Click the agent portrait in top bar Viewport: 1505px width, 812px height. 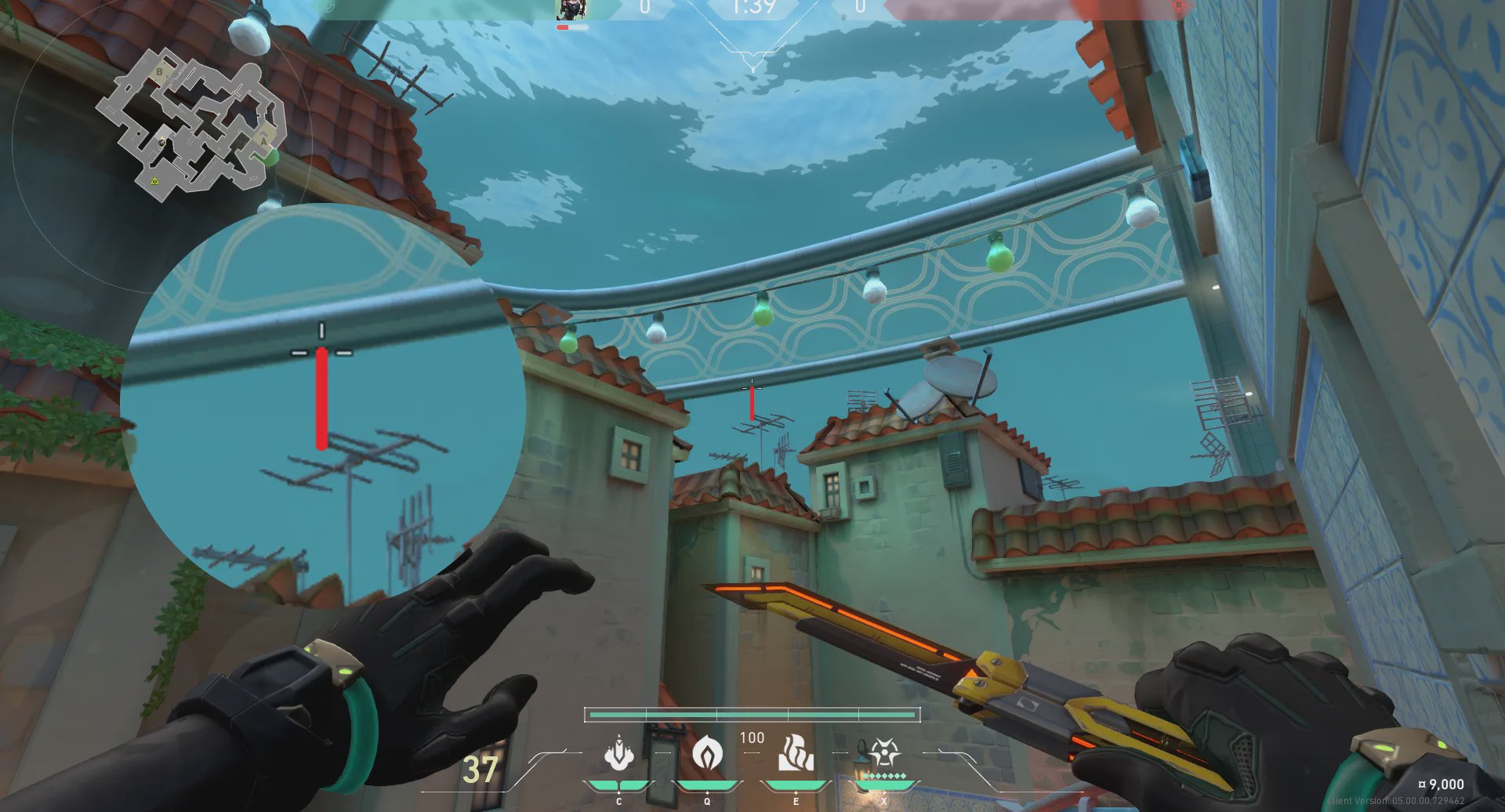point(571,9)
